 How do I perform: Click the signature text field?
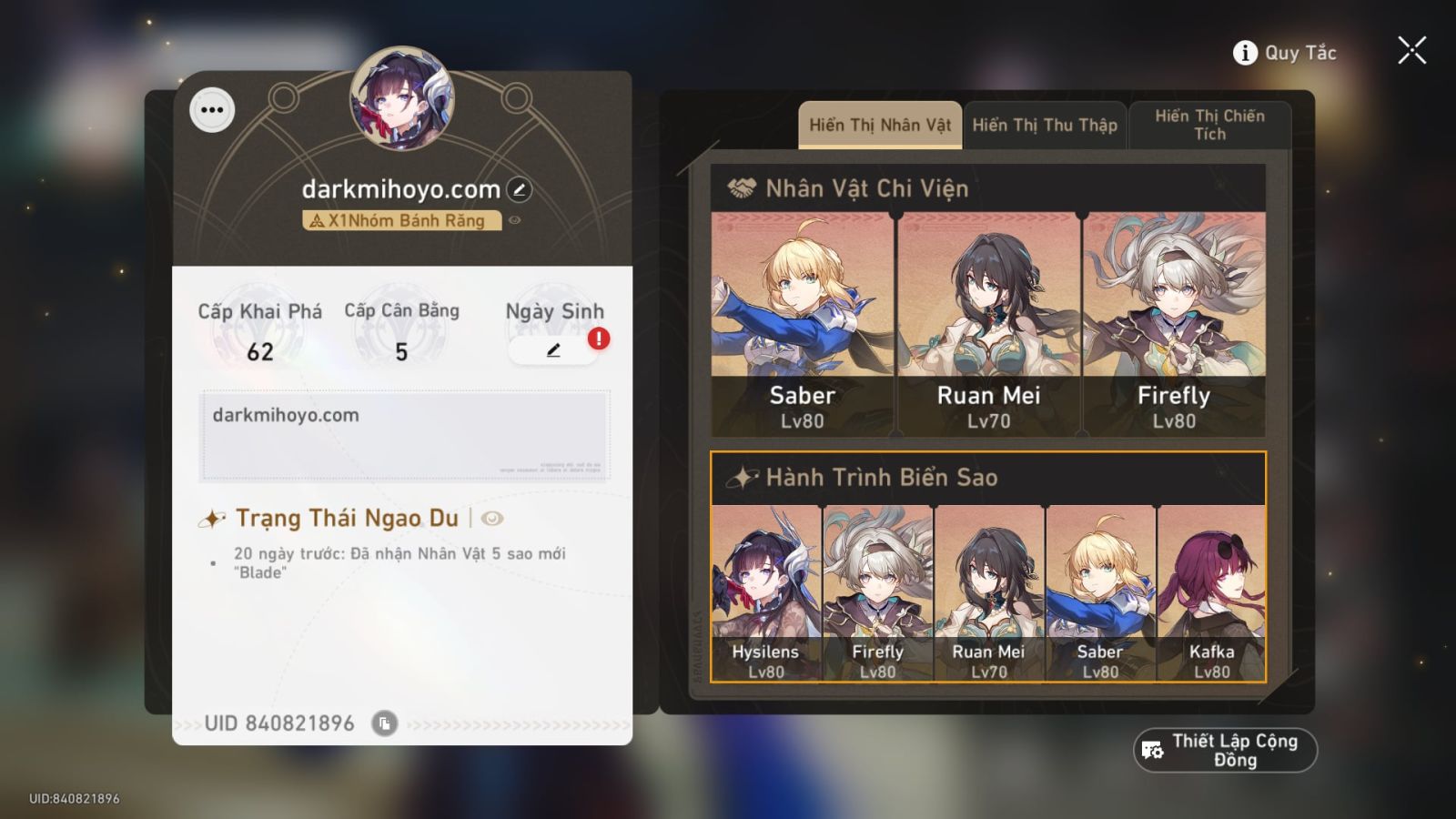403,432
